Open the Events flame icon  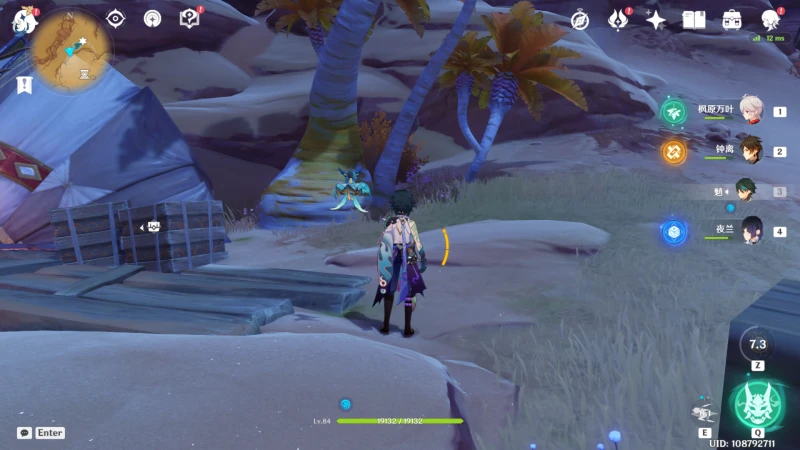pyautogui.click(x=619, y=19)
